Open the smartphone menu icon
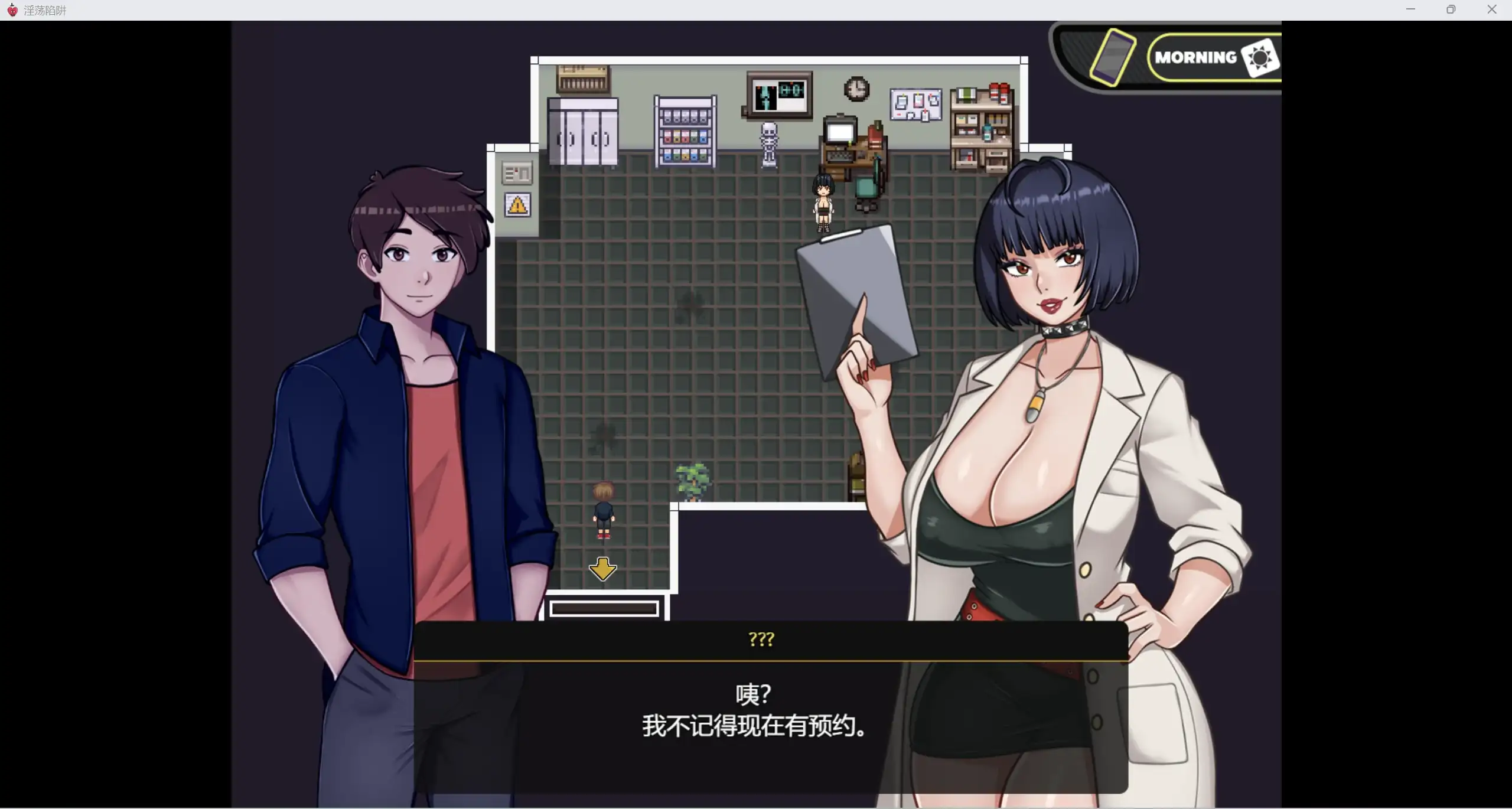The height and width of the screenshot is (809, 1512). coord(1113,57)
